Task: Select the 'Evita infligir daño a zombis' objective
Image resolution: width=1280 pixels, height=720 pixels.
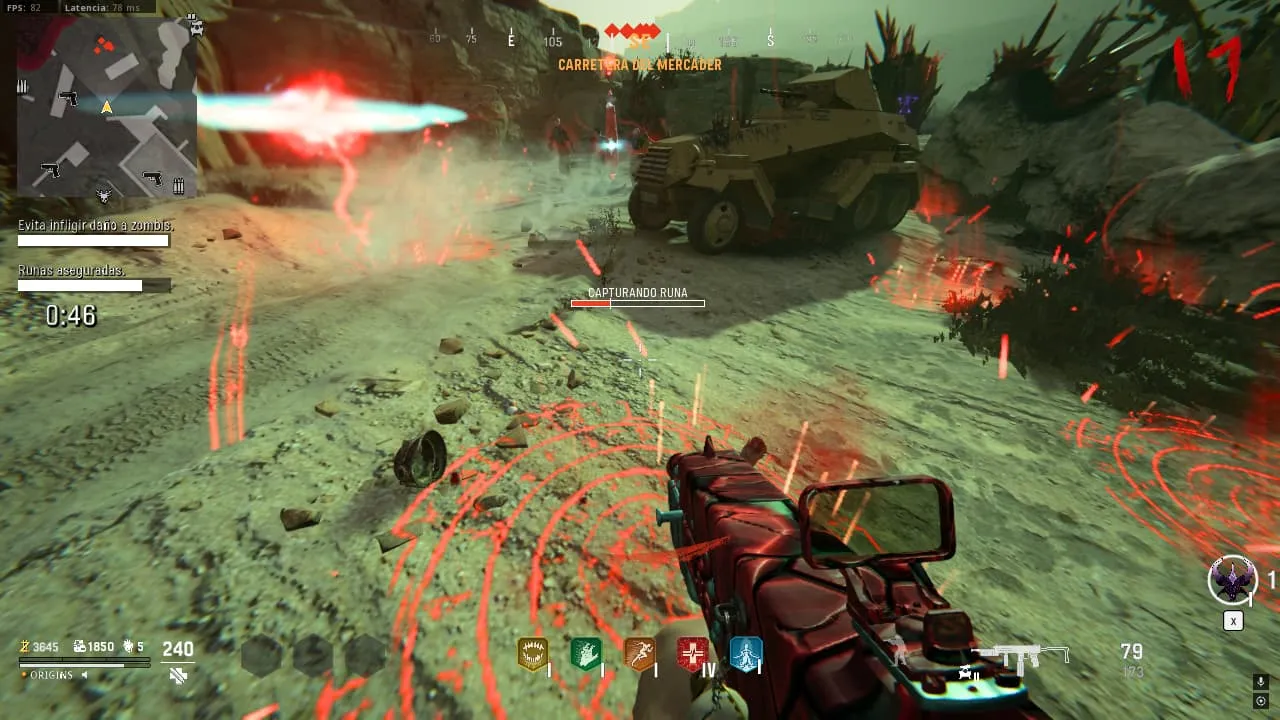Action: (x=95, y=226)
